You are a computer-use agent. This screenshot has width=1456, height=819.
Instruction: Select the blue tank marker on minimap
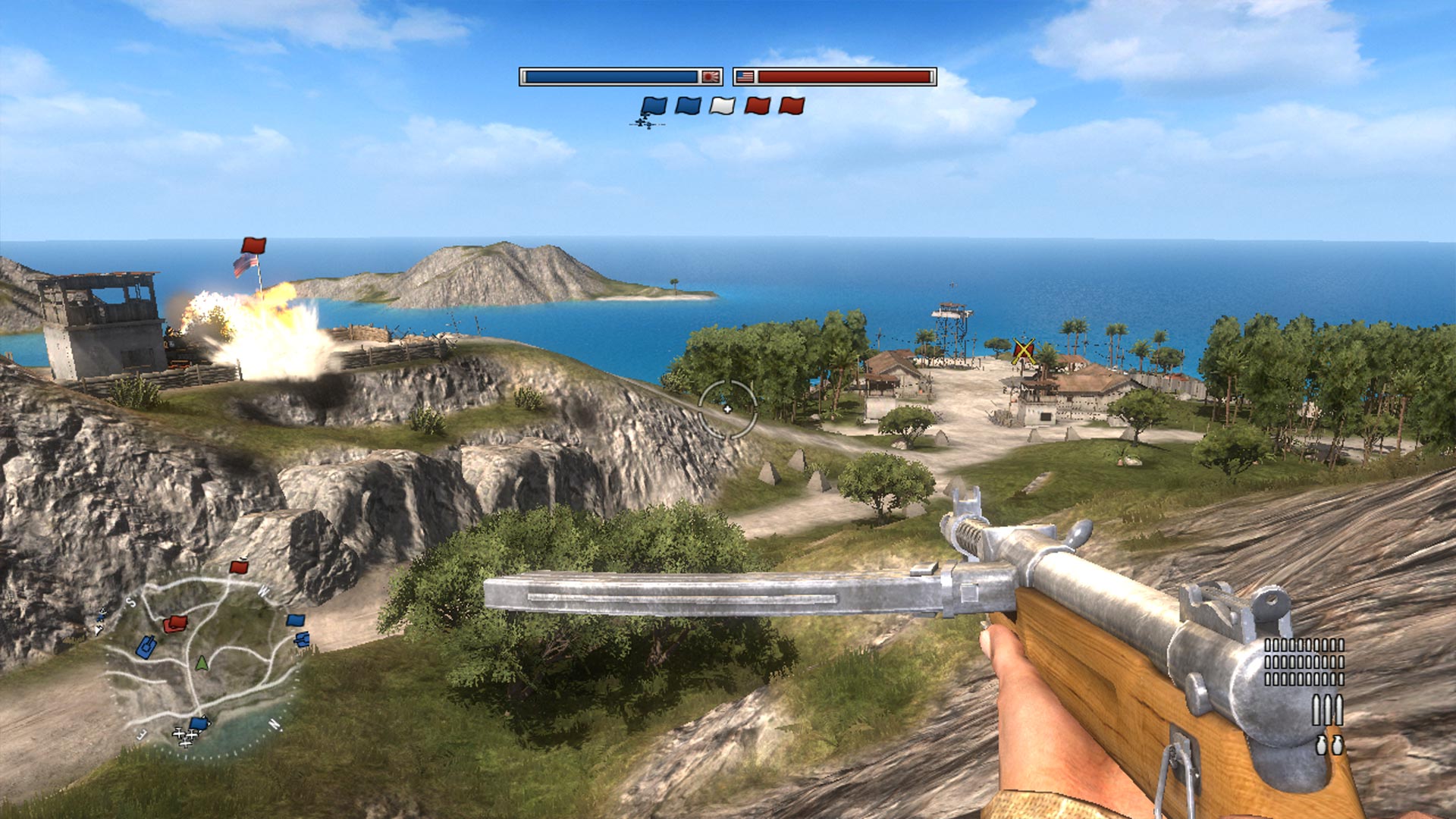146,647
